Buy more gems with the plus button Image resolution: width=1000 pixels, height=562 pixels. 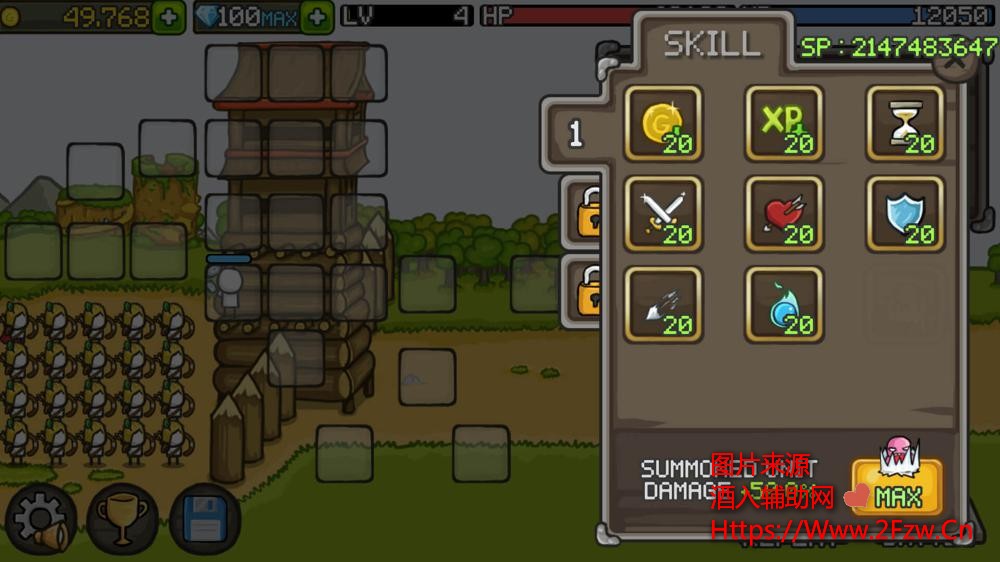tap(317, 17)
